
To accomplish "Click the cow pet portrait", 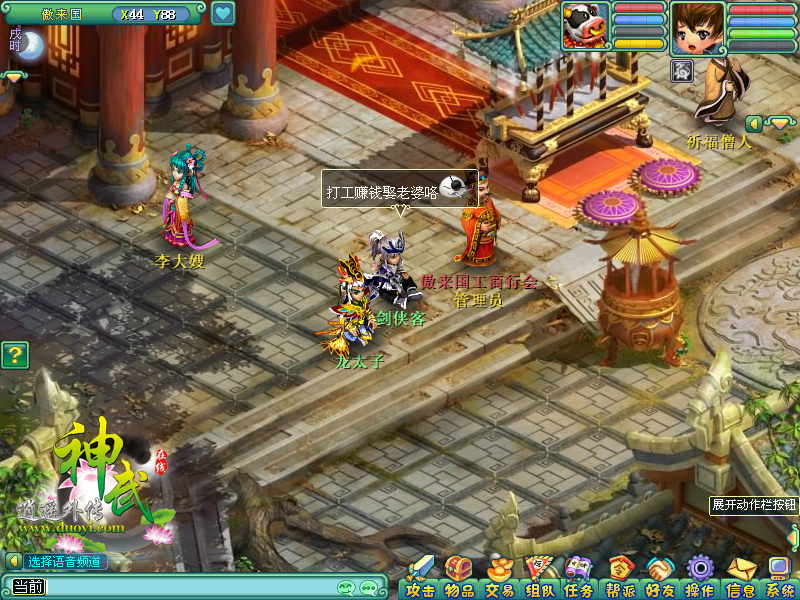I will coord(585,24).
